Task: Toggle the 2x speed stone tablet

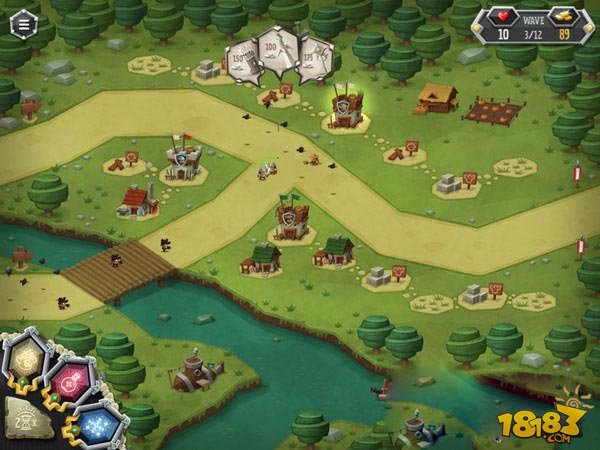Action: [25, 420]
